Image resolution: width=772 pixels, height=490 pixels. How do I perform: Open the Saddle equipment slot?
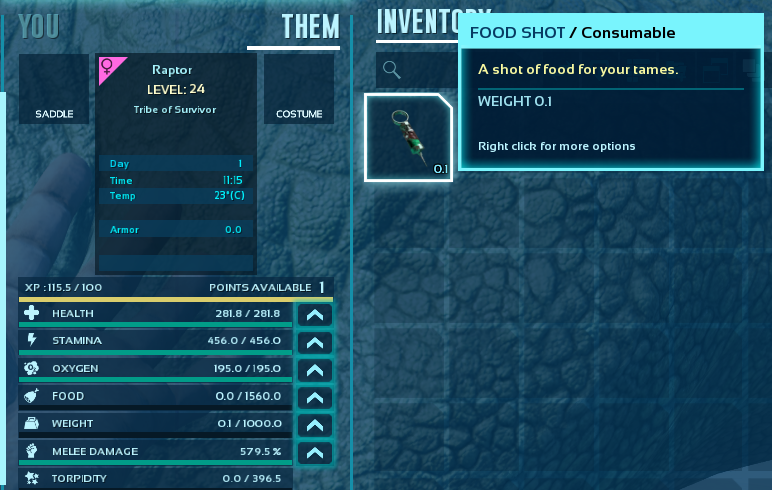pos(54,89)
